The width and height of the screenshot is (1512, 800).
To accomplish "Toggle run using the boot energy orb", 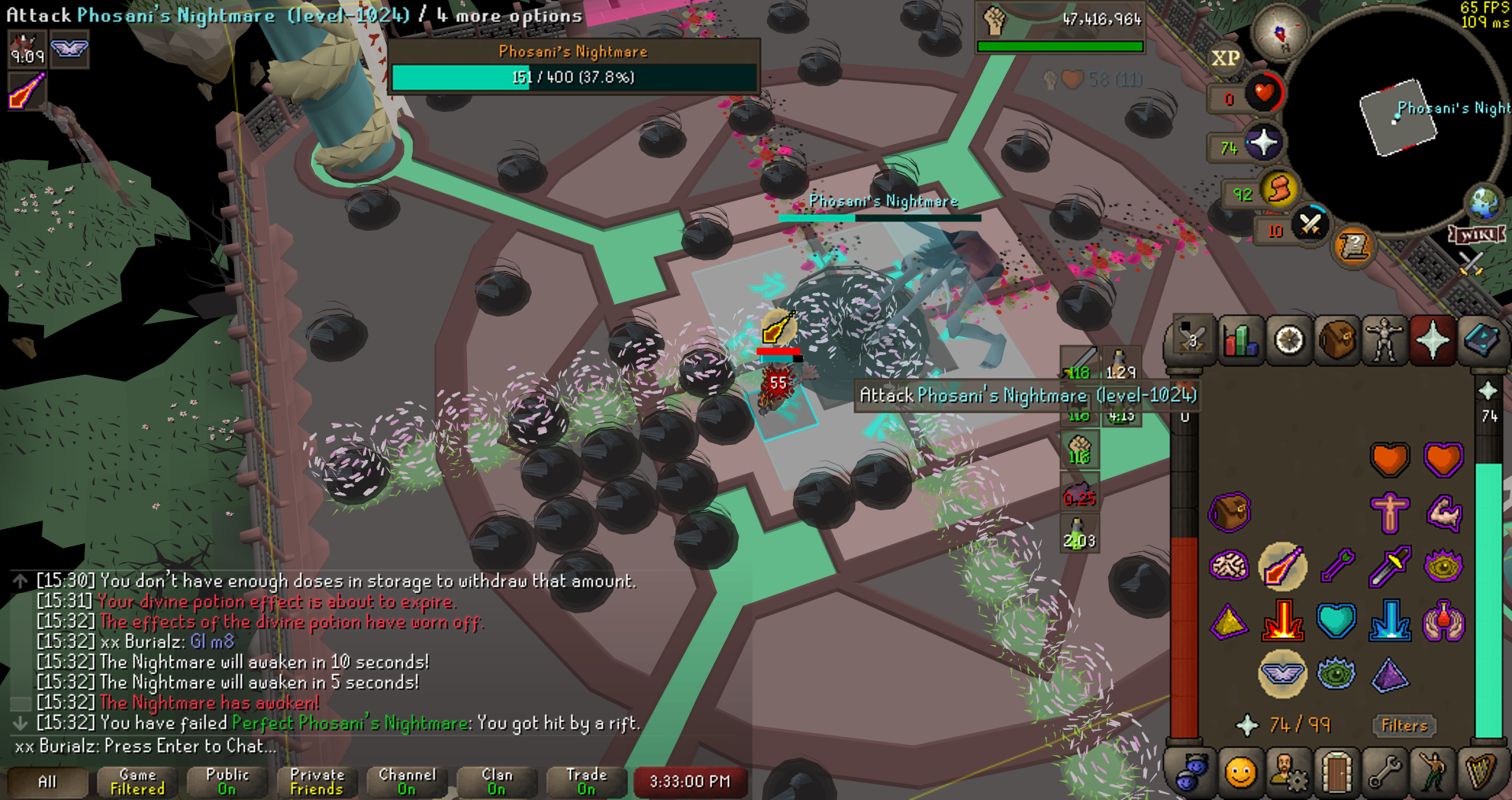I will tap(1280, 190).
